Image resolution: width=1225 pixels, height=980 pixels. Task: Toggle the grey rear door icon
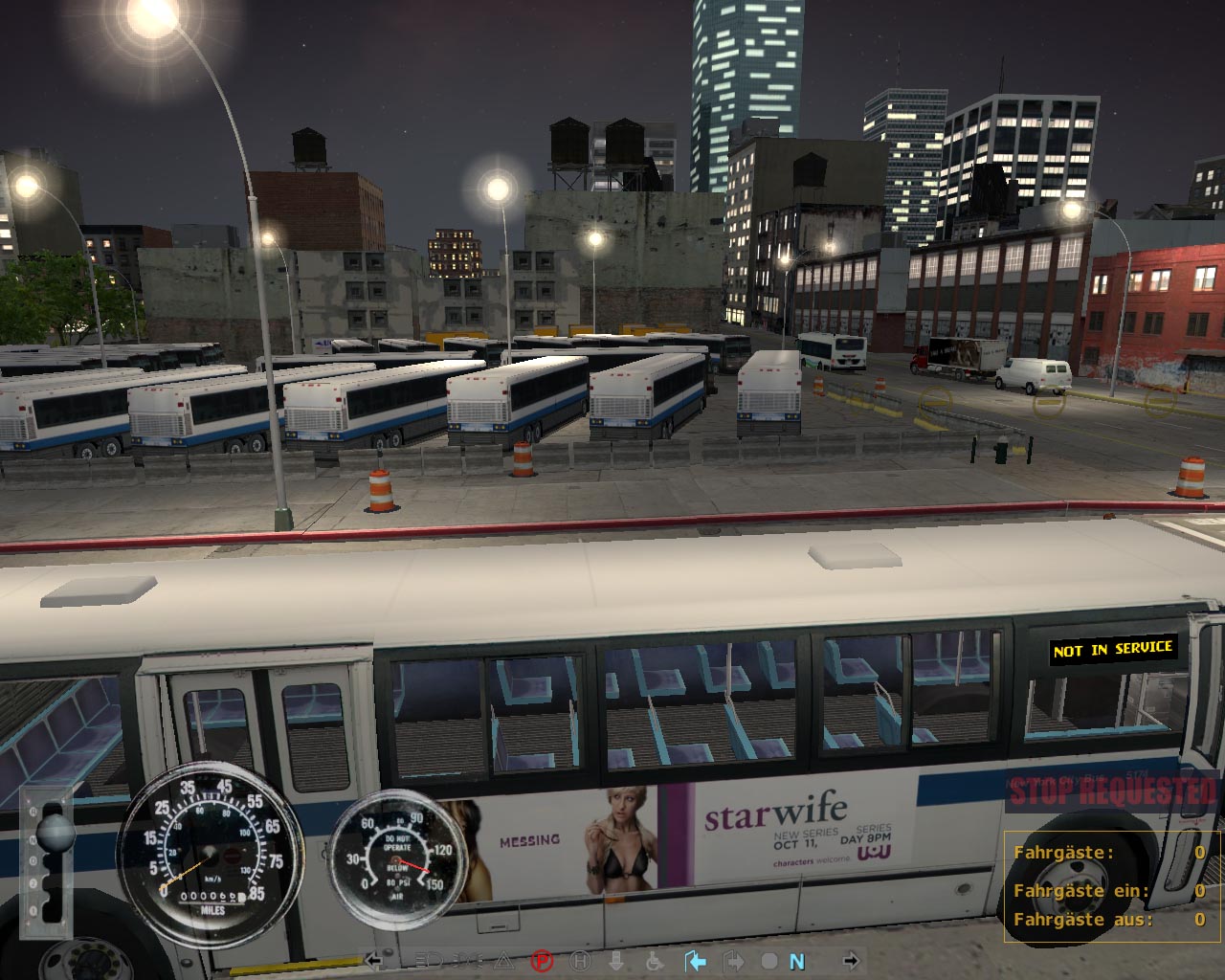(733, 961)
